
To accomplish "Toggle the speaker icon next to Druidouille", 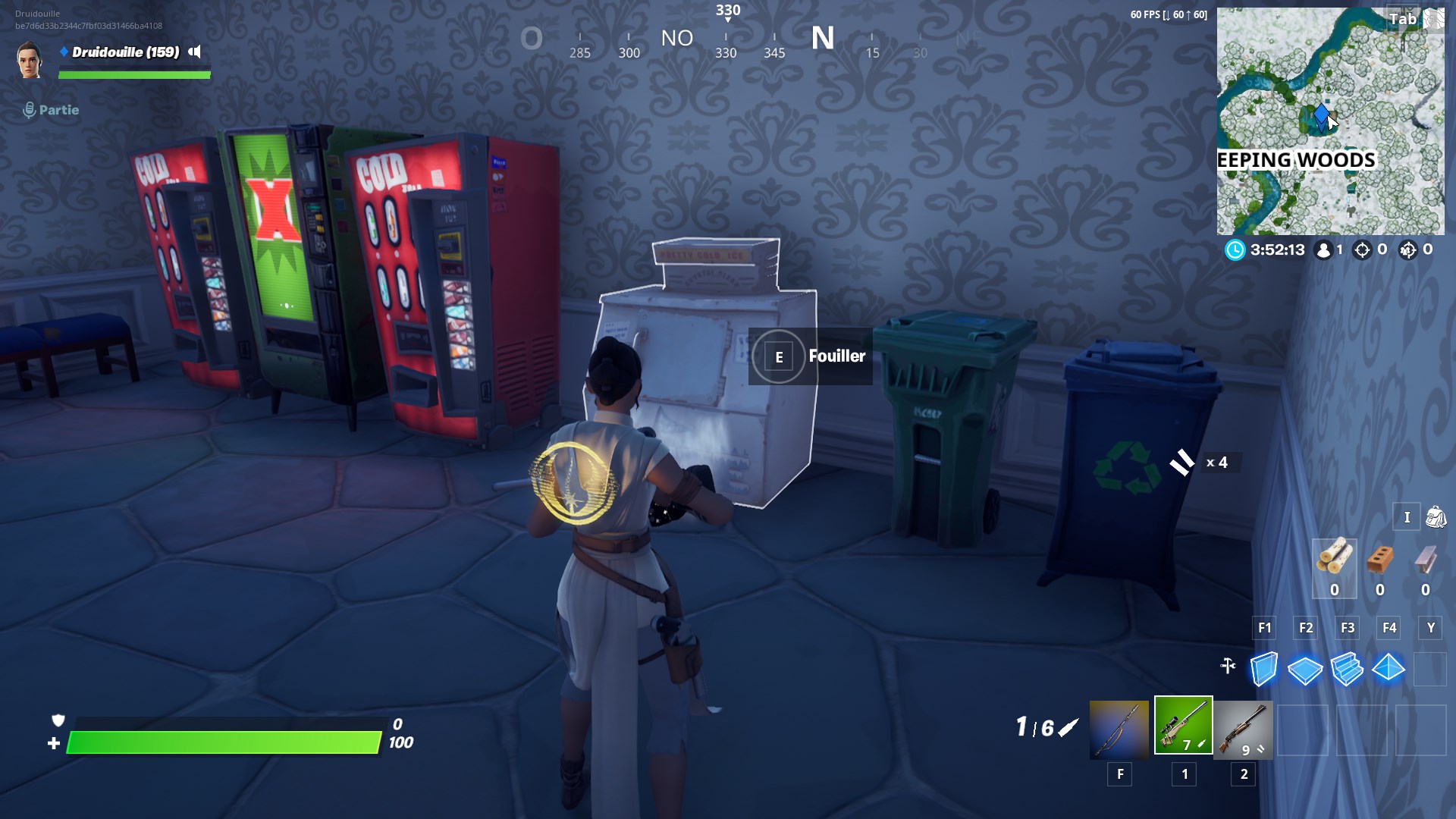I will 196,53.
